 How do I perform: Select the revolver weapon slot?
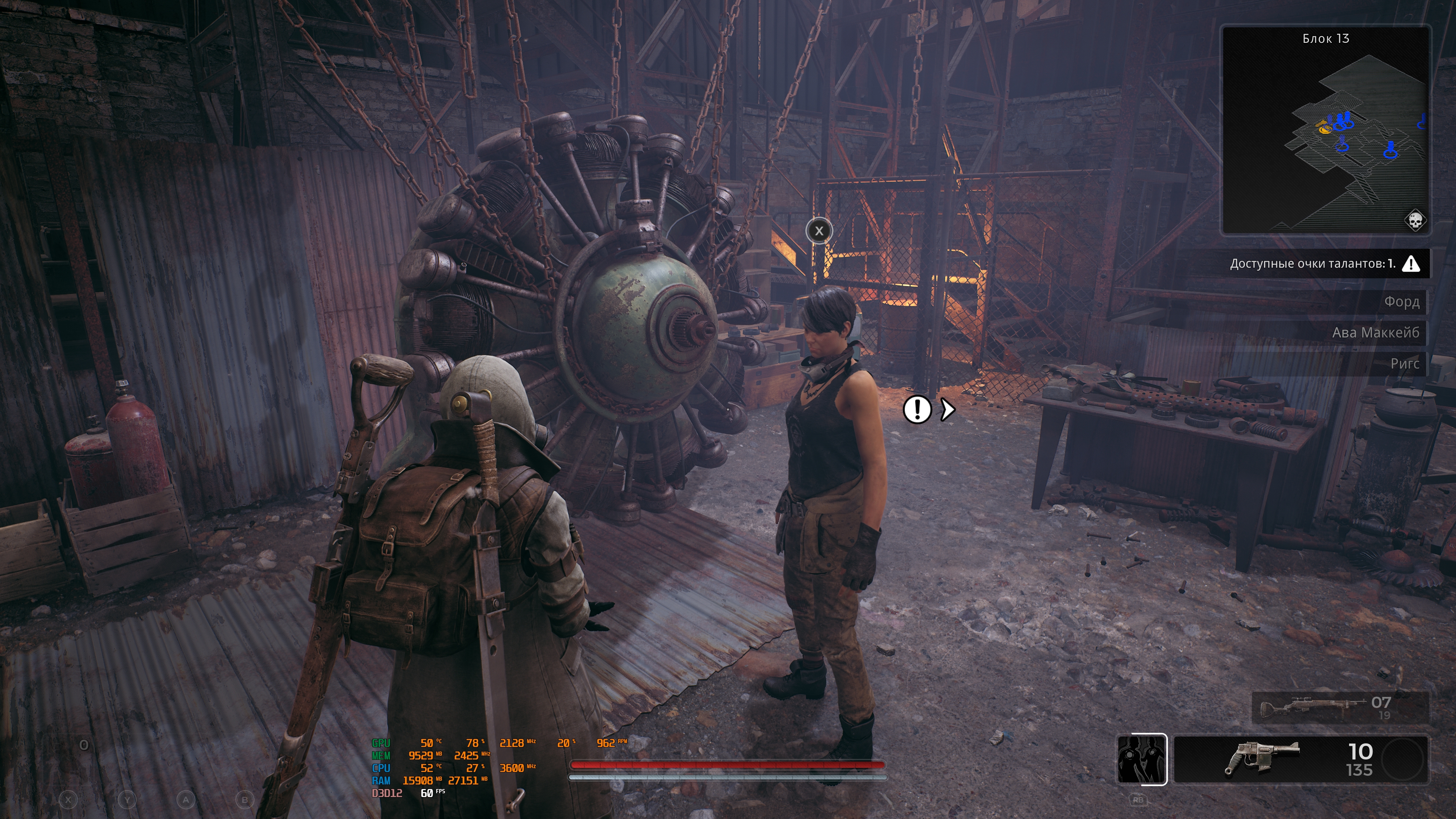[1300, 759]
